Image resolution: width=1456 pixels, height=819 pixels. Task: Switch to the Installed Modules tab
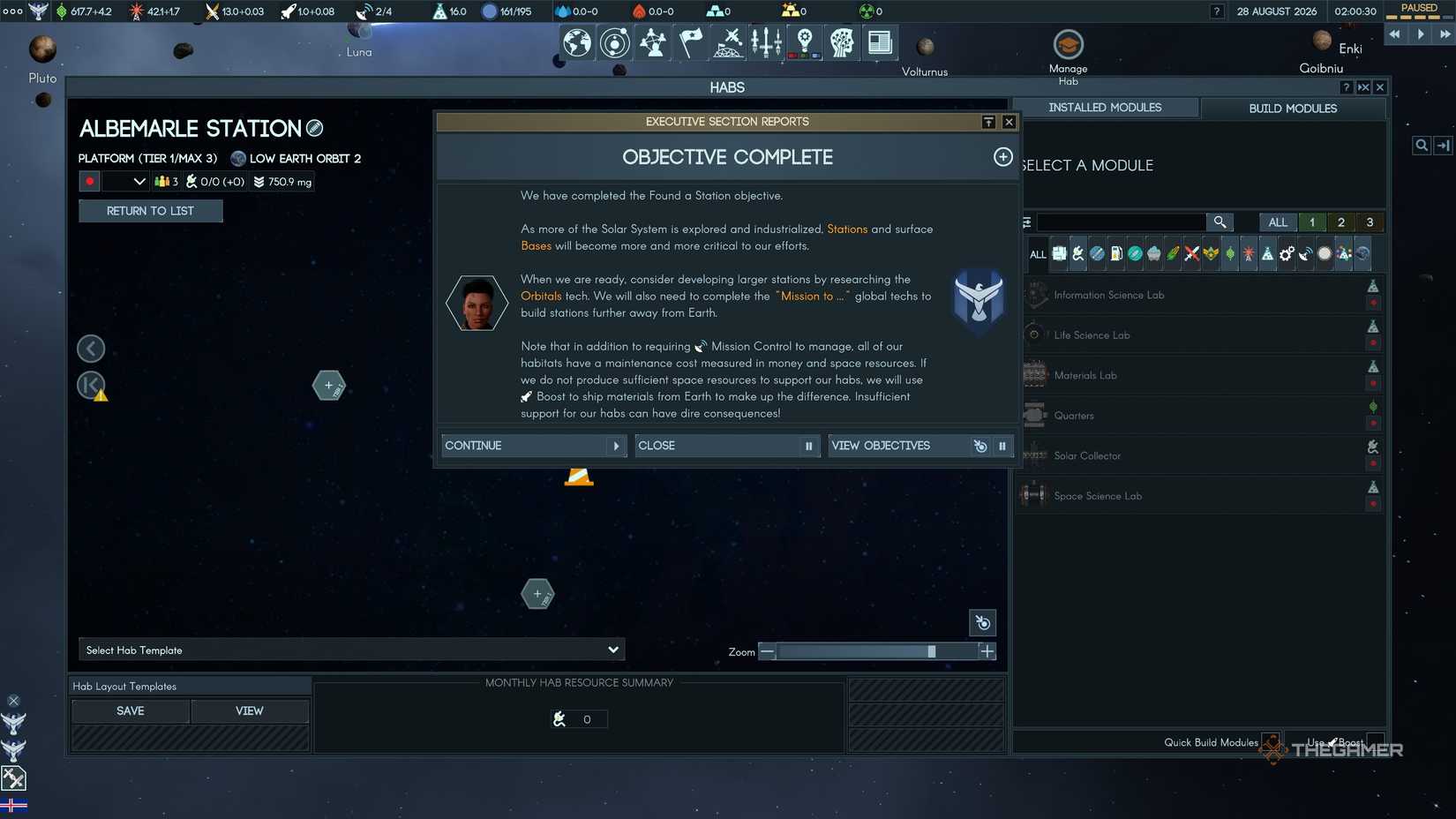(x=1106, y=107)
